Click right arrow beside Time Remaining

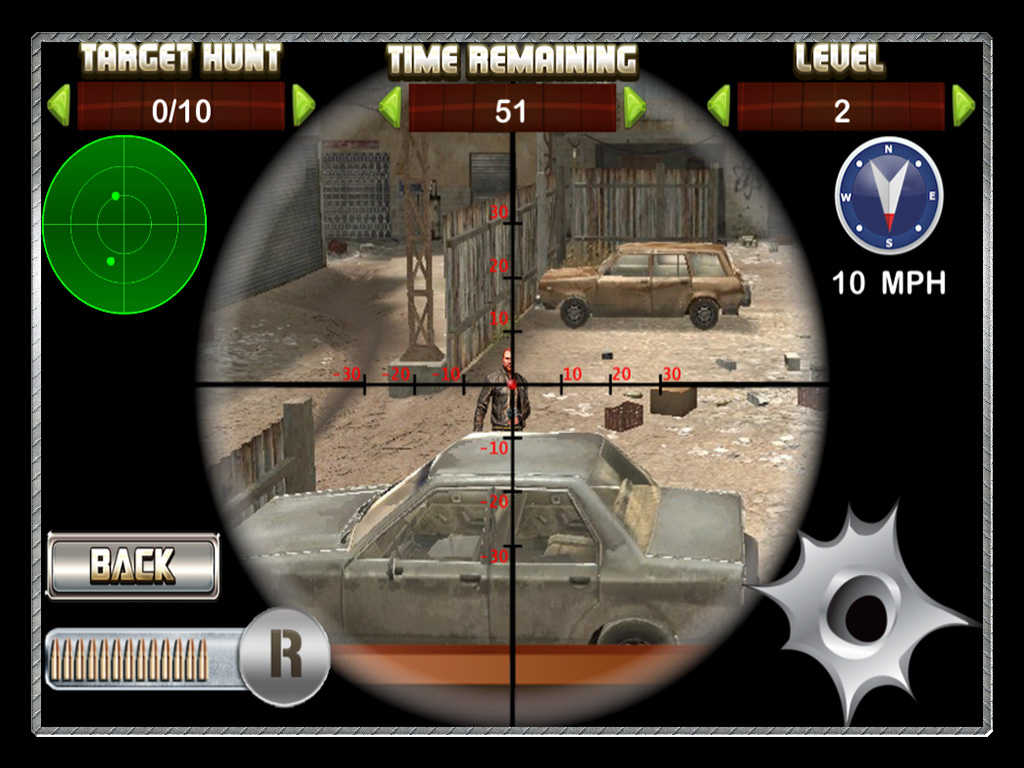[634, 107]
